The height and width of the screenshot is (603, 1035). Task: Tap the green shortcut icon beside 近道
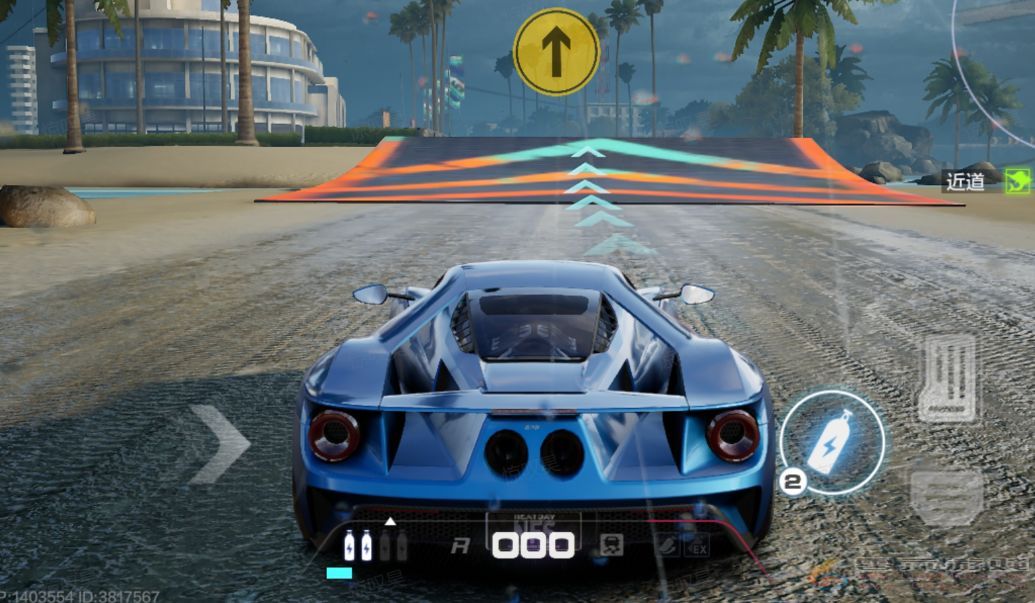(1017, 181)
